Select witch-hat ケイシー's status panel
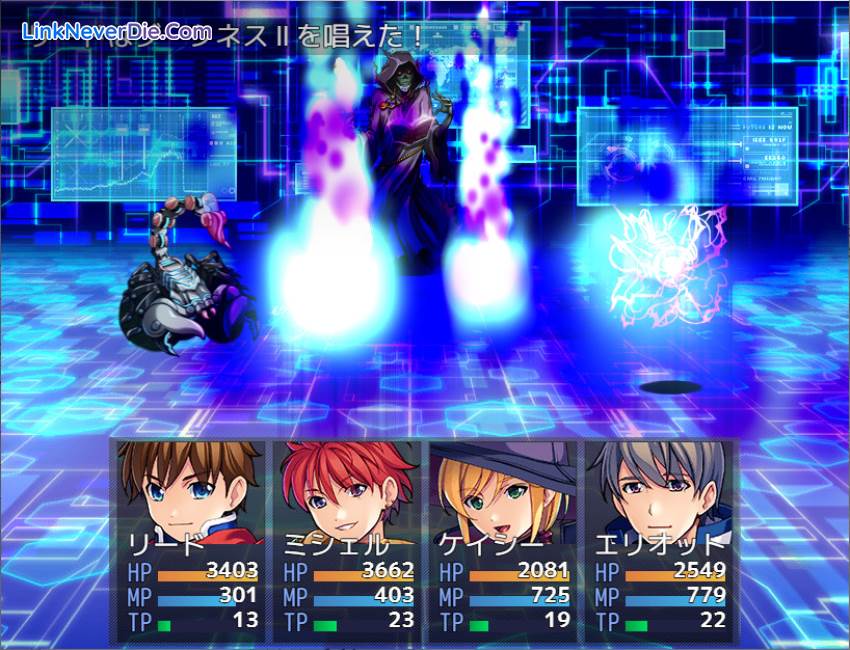This screenshot has width=850, height=650. tap(501, 540)
